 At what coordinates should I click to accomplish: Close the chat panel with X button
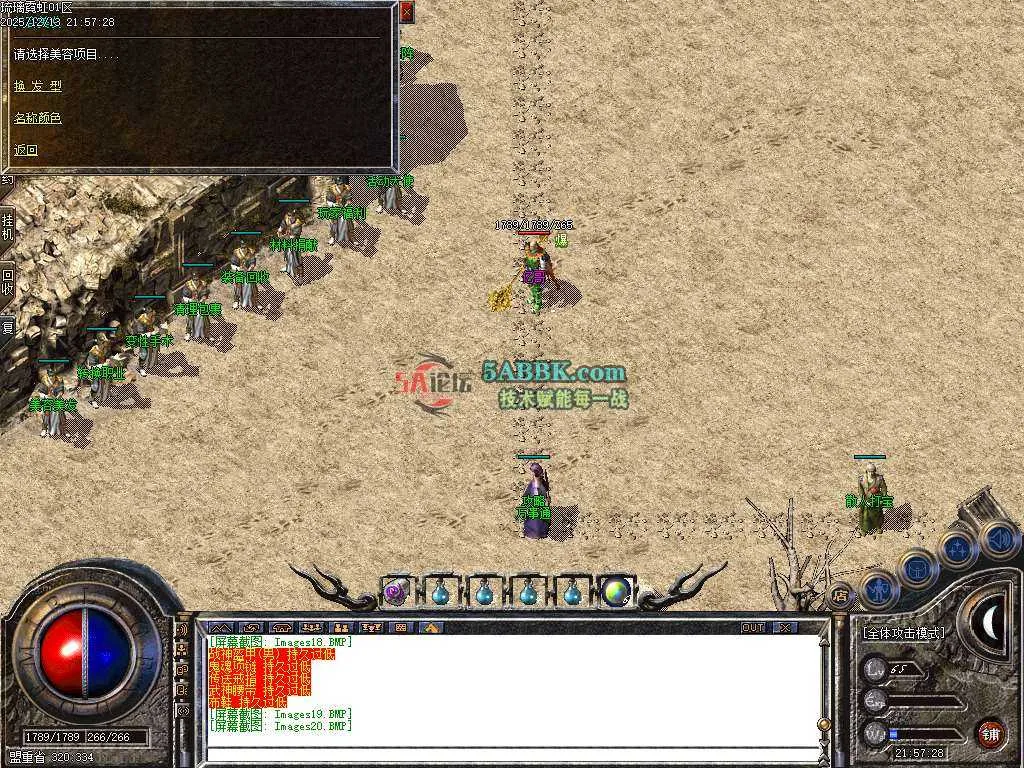(785, 627)
